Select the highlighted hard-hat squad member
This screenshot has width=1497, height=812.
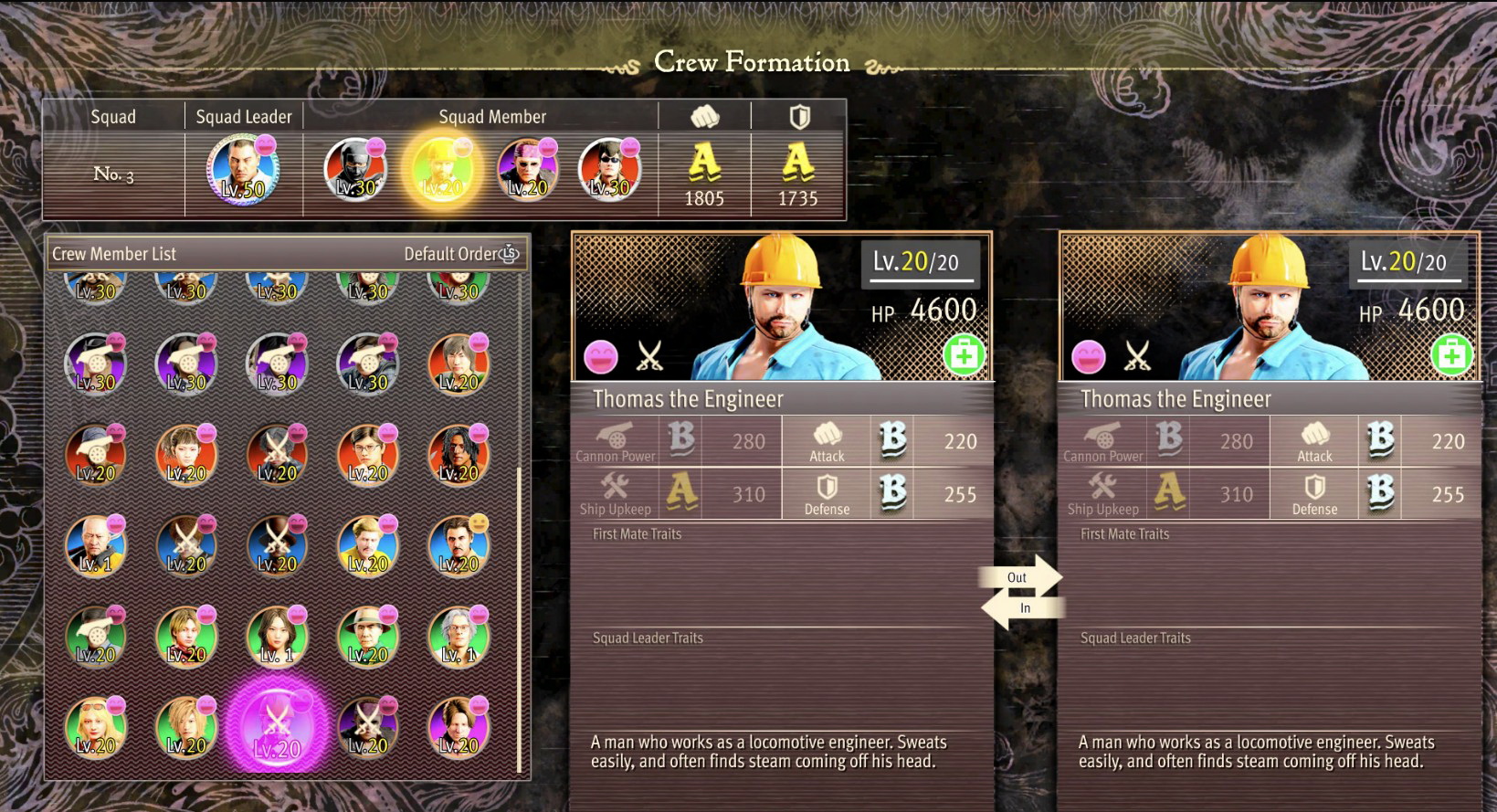pyautogui.click(x=443, y=170)
